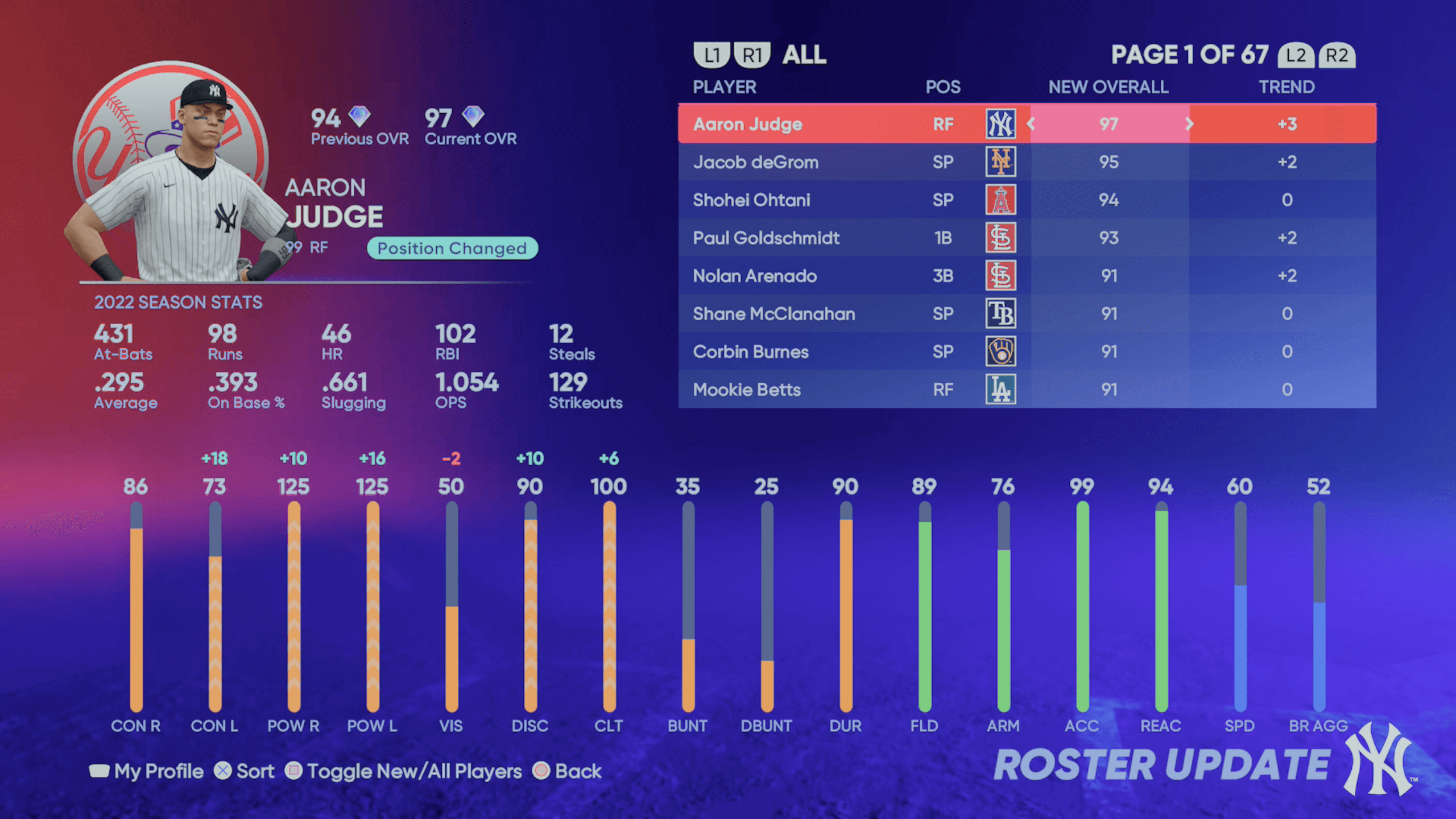This screenshot has width=1456, height=819.
Task: Go Back from the roster update
Action: (568, 771)
